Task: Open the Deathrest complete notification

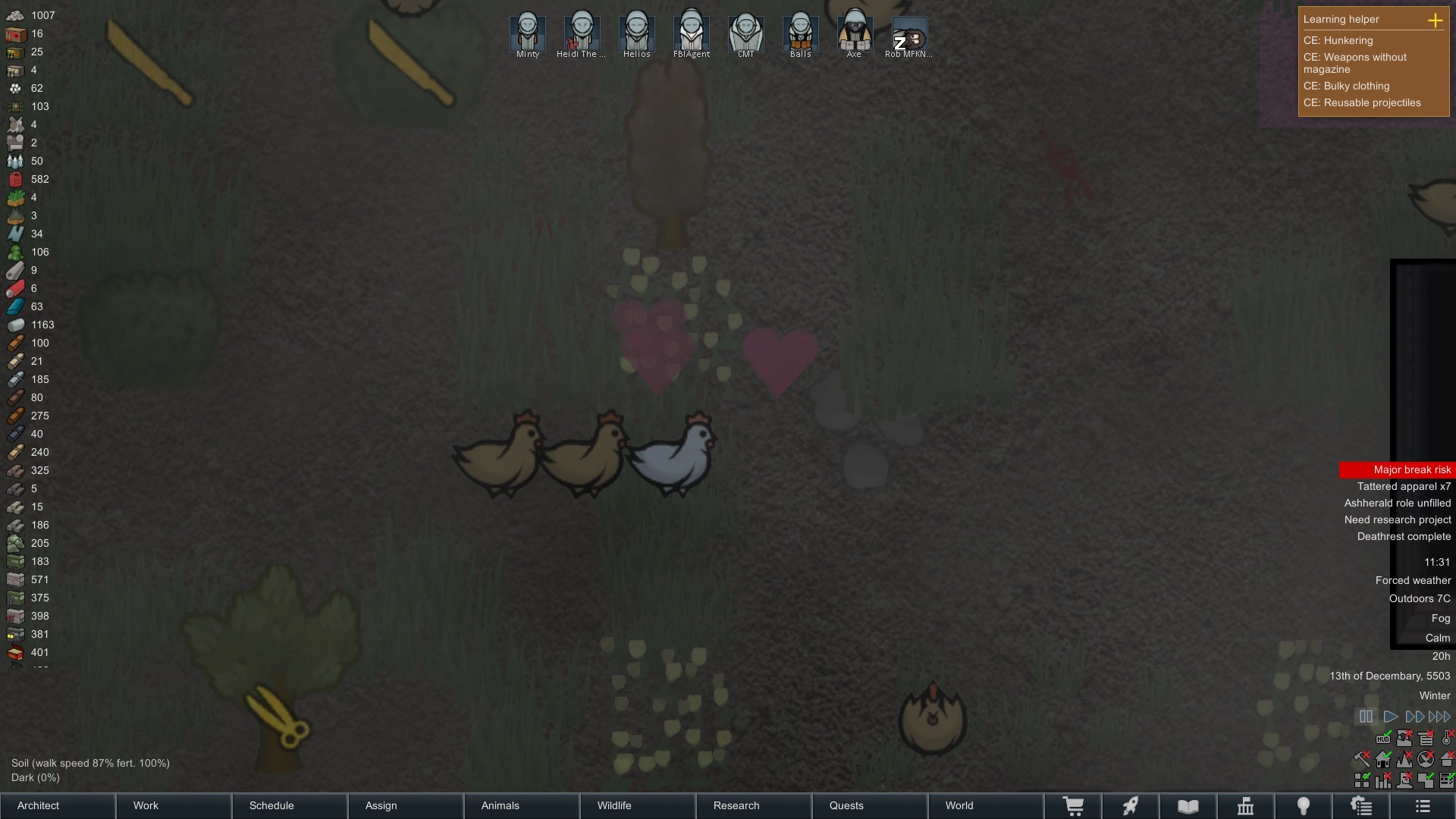Action: tap(1404, 536)
